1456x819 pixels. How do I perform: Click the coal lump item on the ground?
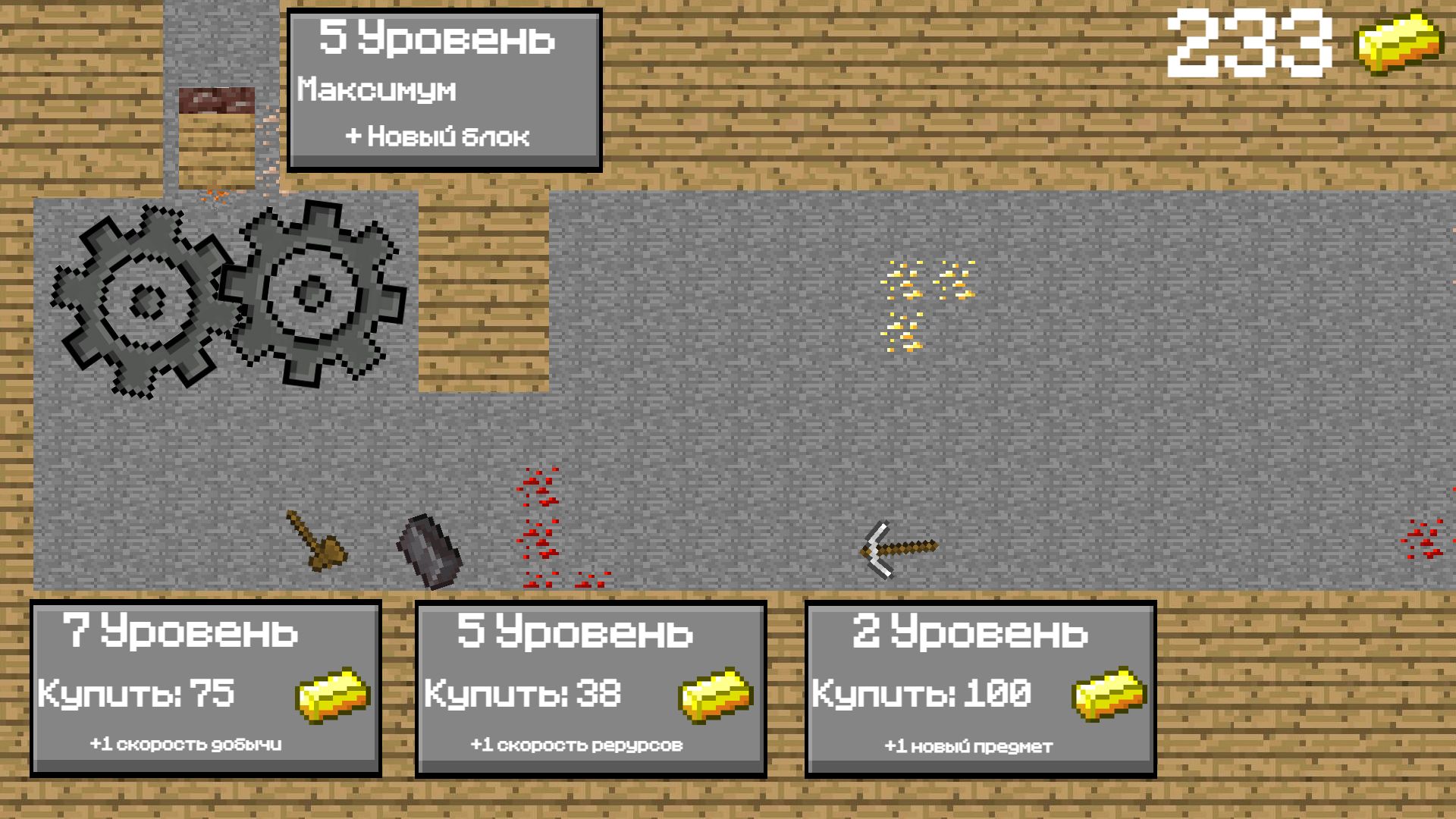click(x=427, y=550)
